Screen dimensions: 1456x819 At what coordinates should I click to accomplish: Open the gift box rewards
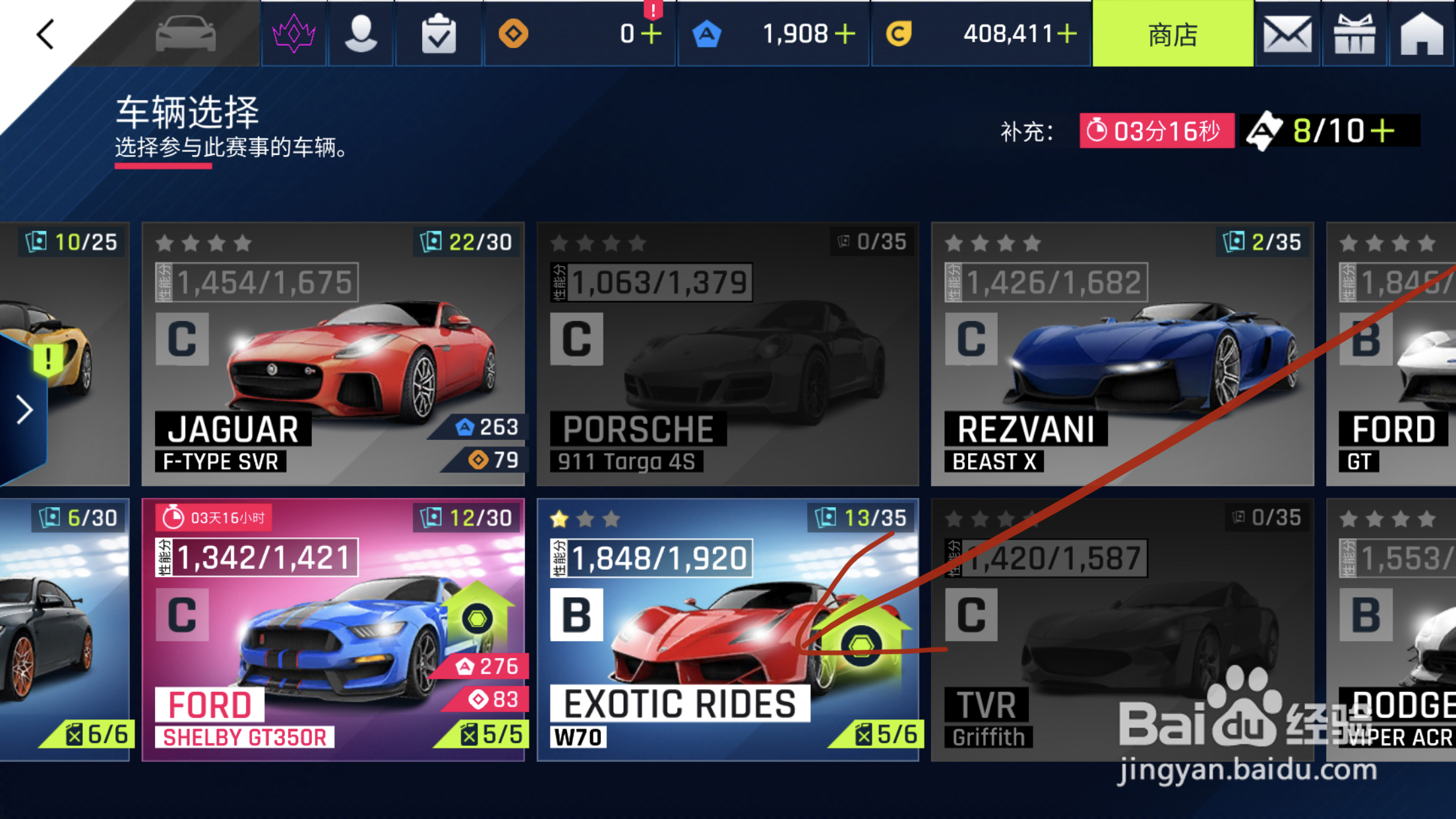pos(1354,34)
